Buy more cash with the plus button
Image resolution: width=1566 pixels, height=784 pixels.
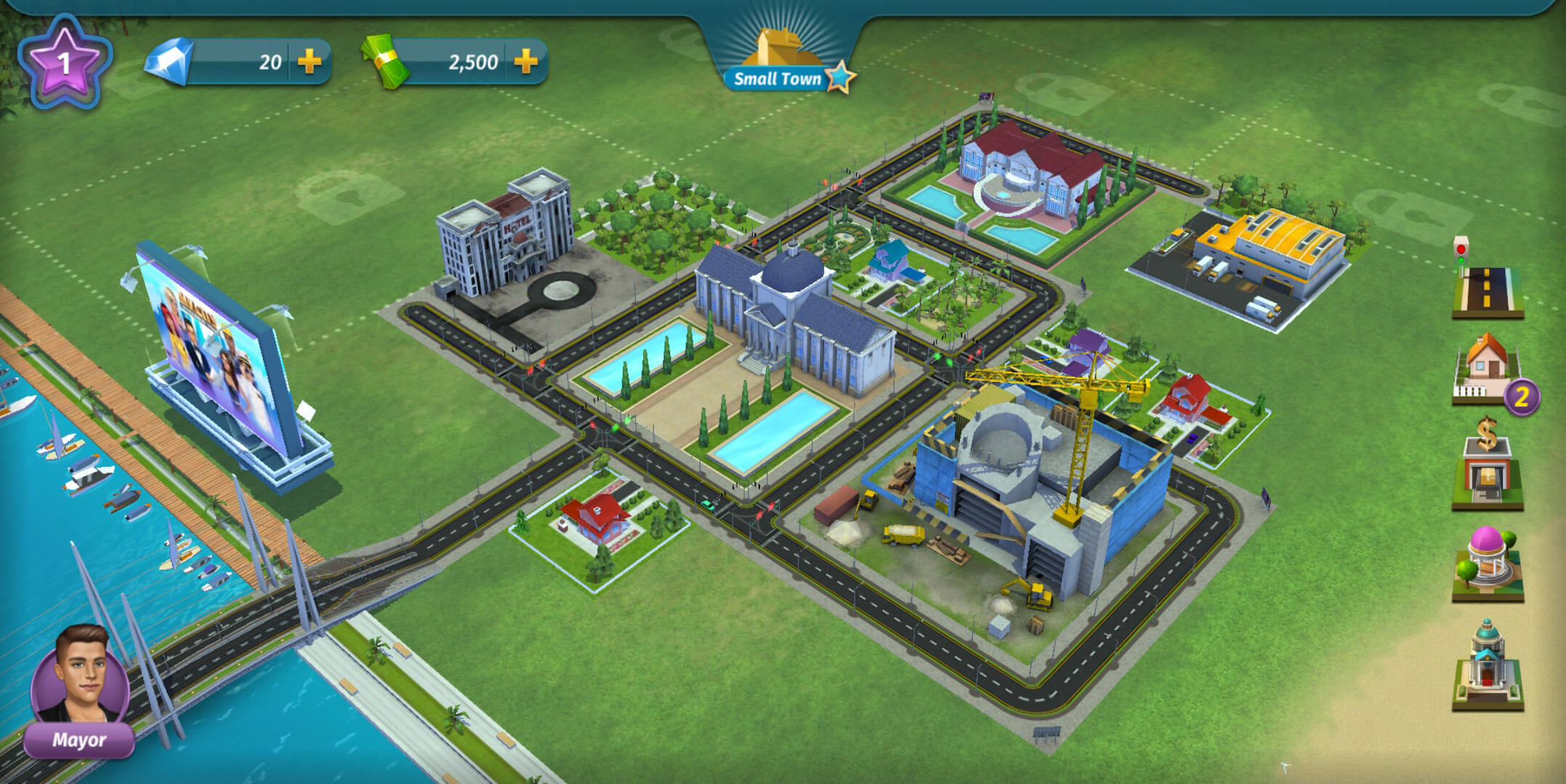pyautogui.click(x=526, y=62)
